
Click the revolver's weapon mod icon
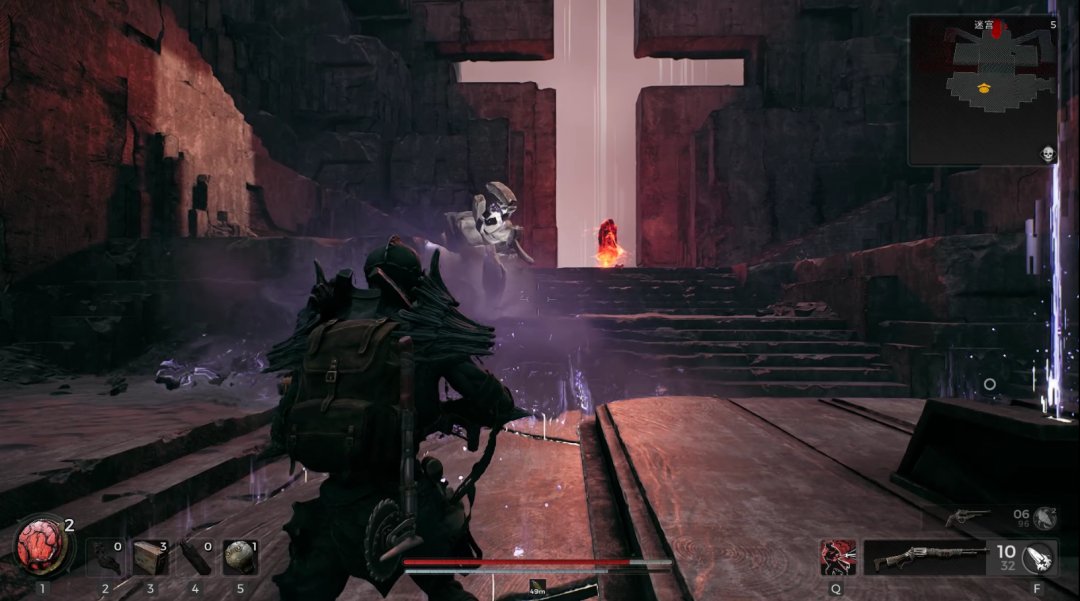(1044, 517)
